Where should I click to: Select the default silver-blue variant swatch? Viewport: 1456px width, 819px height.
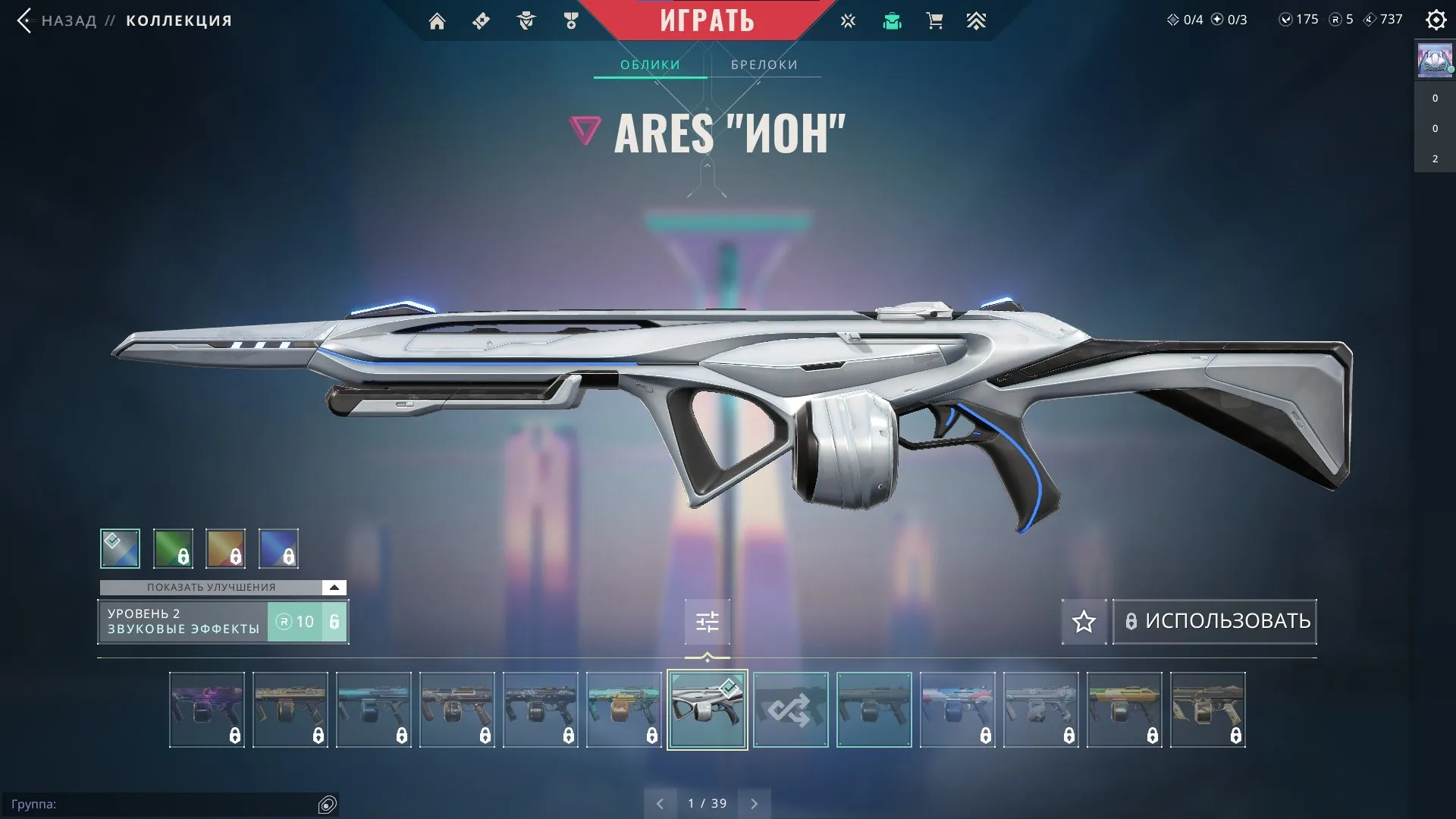point(120,548)
